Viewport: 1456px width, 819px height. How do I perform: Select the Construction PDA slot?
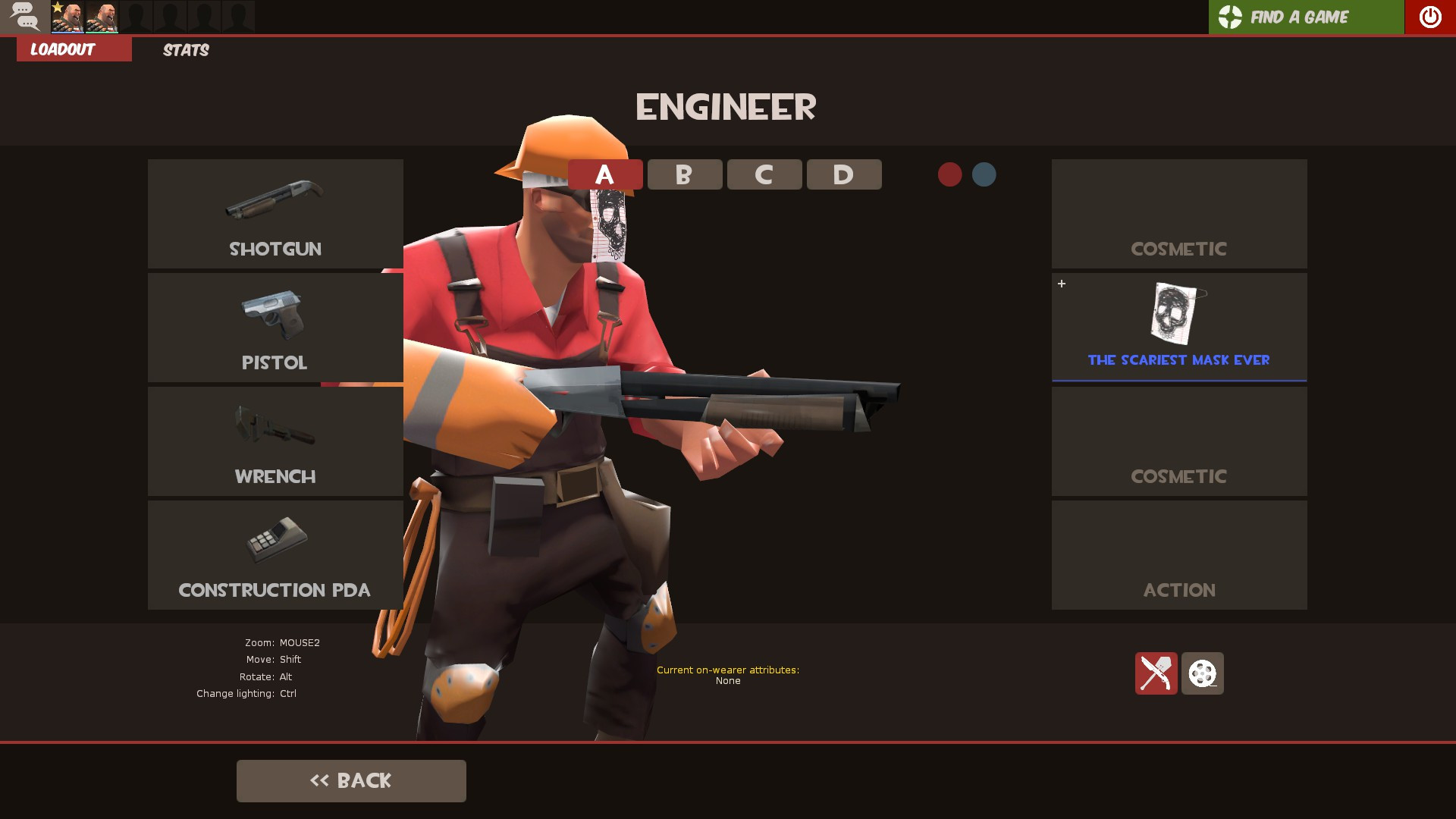pos(275,555)
